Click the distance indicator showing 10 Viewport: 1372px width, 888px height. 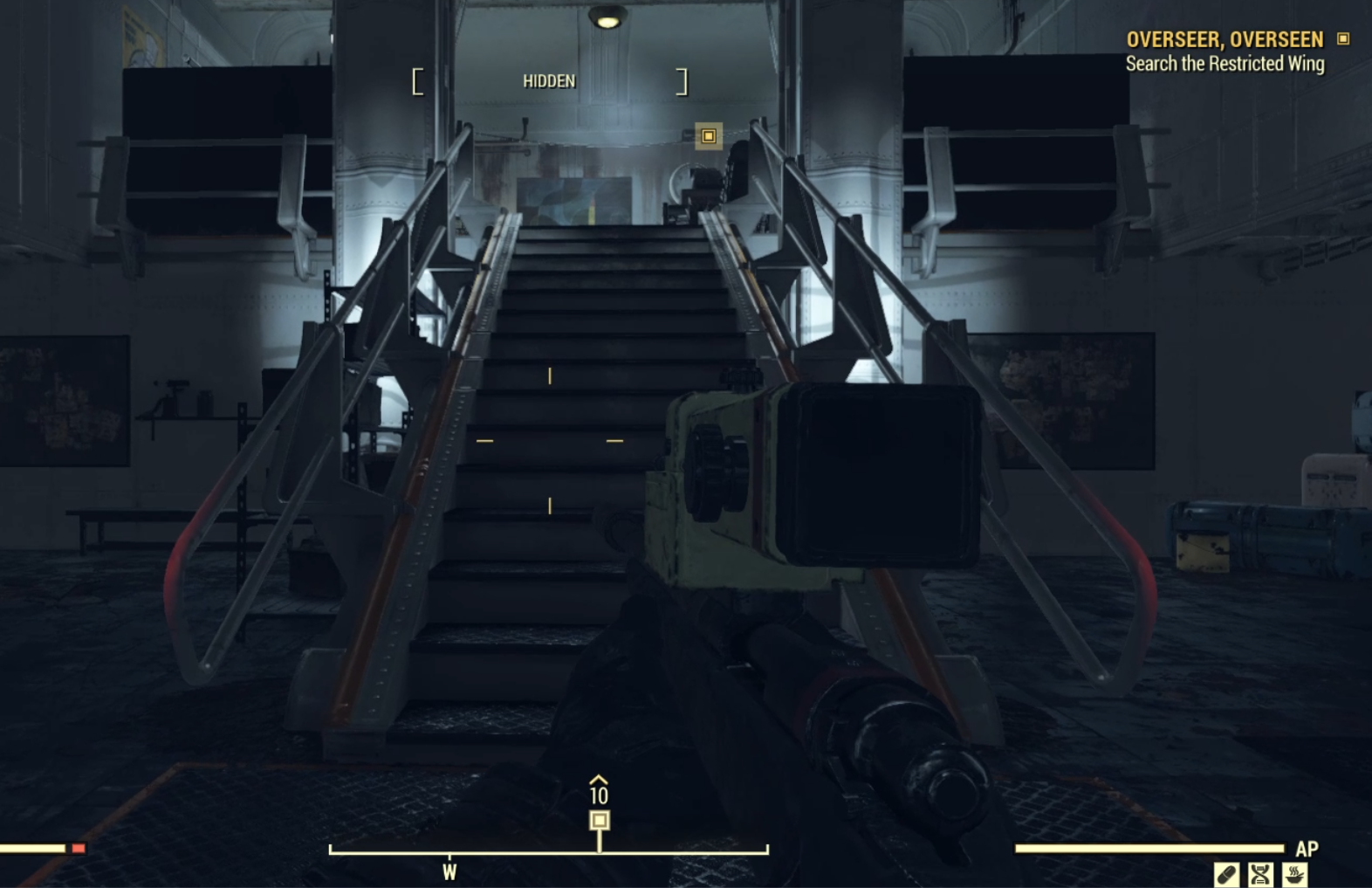point(600,795)
